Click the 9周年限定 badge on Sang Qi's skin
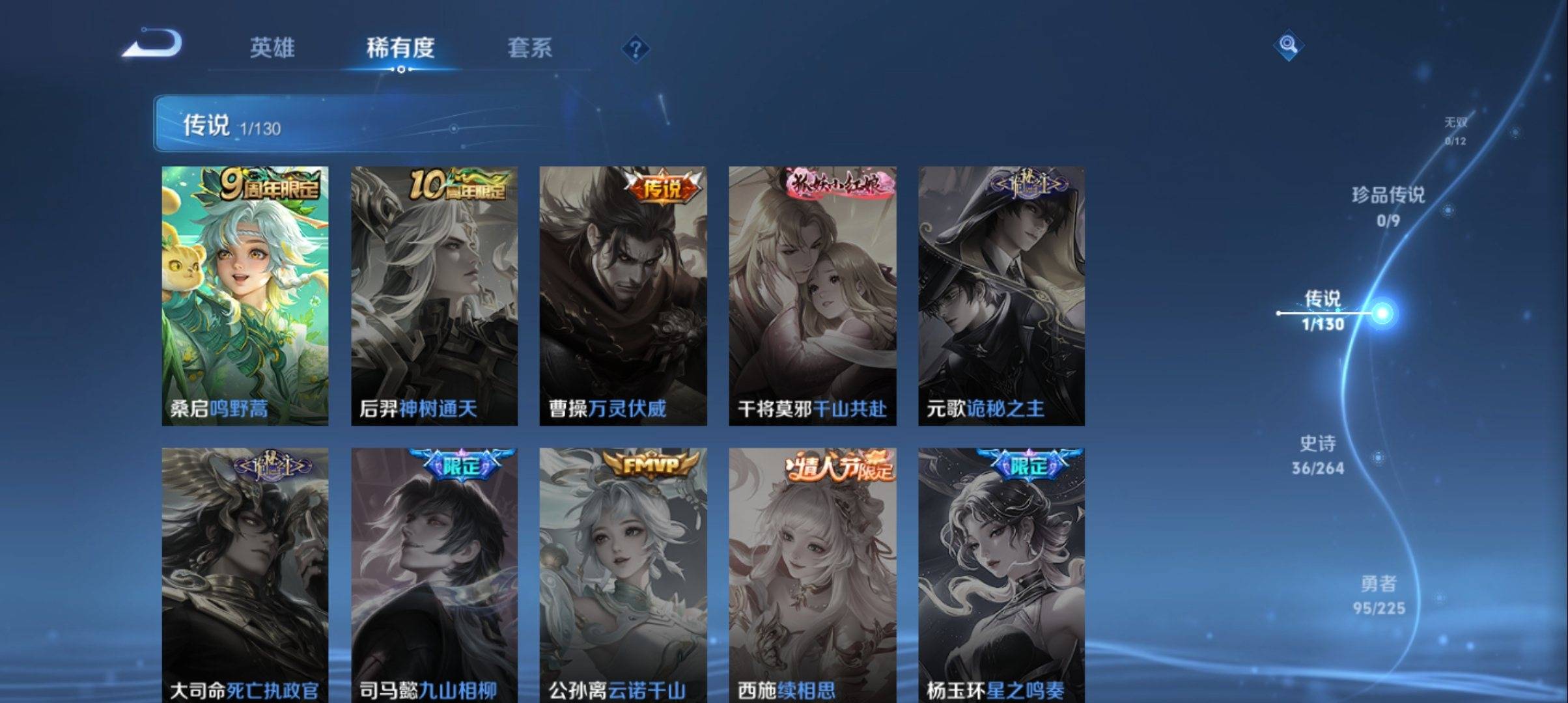This screenshot has width=1568, height=703. pos(270,186)
